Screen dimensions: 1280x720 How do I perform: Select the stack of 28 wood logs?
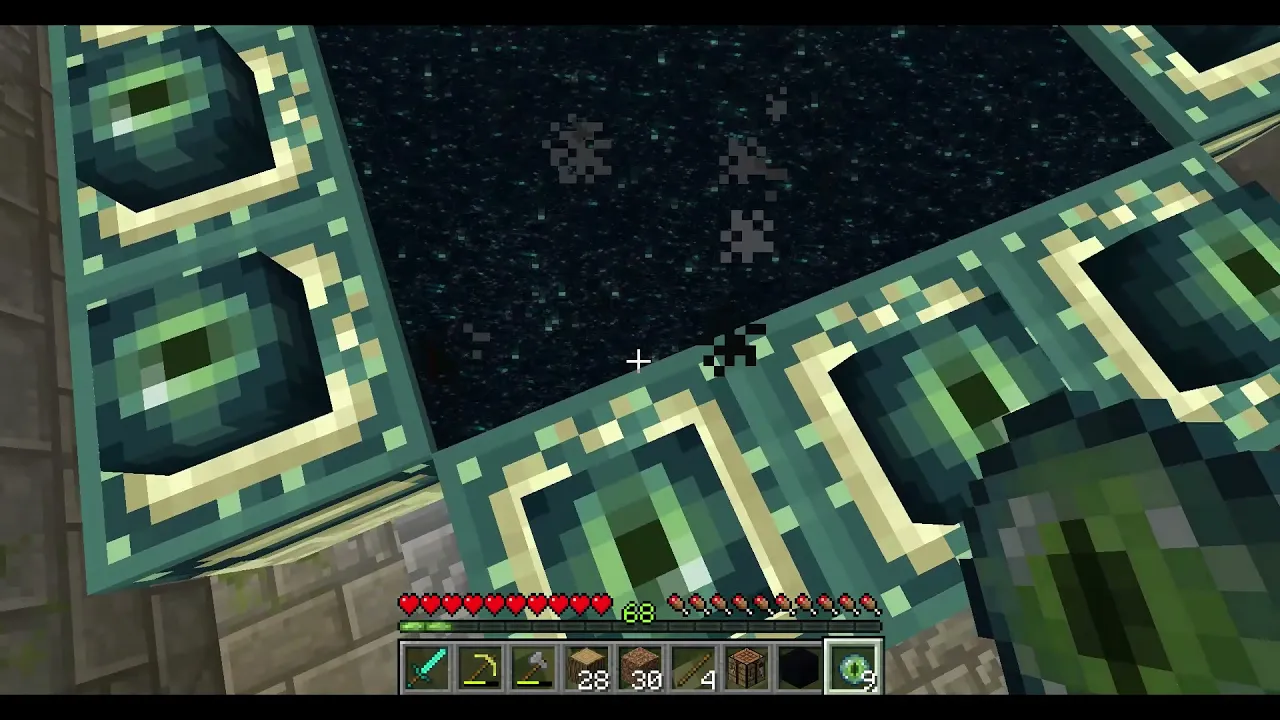click(587, 668)
